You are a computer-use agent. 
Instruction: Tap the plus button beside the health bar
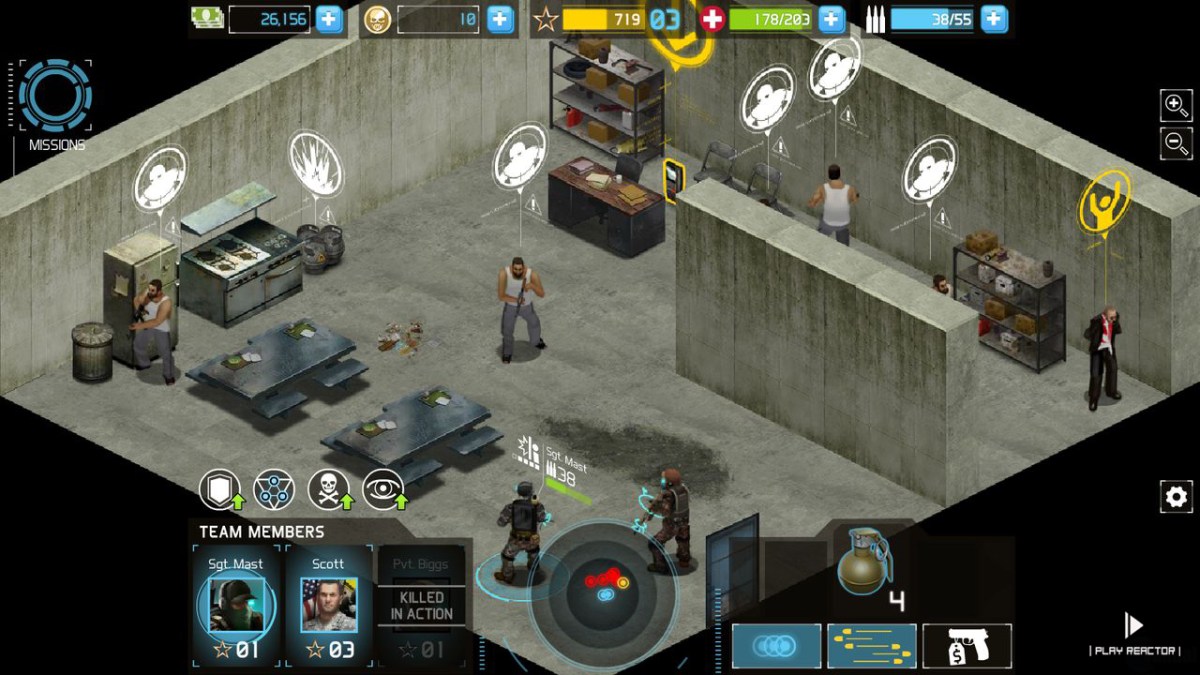(831, 19)
